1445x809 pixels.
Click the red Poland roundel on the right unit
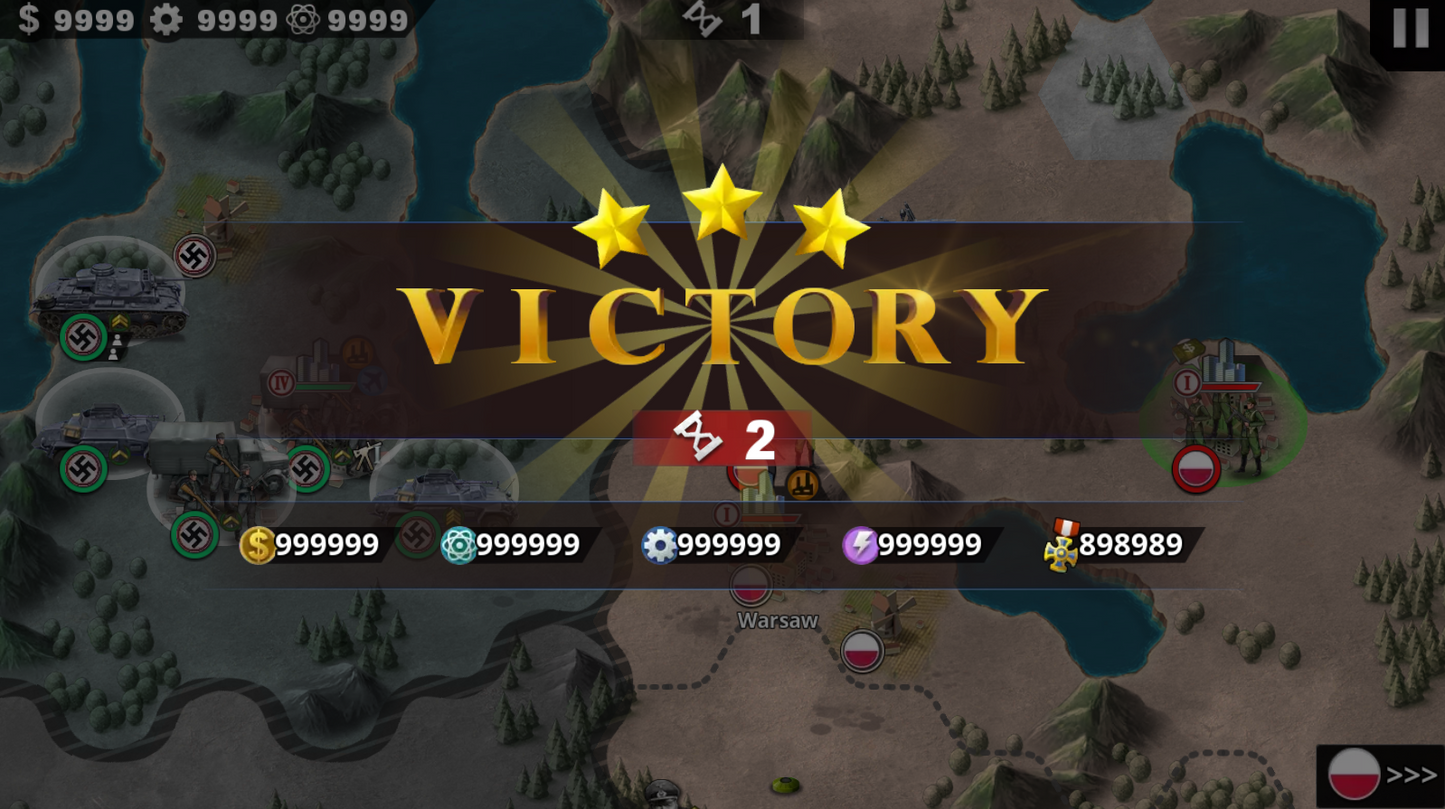pyautogui.click(x=1196, y=469)
